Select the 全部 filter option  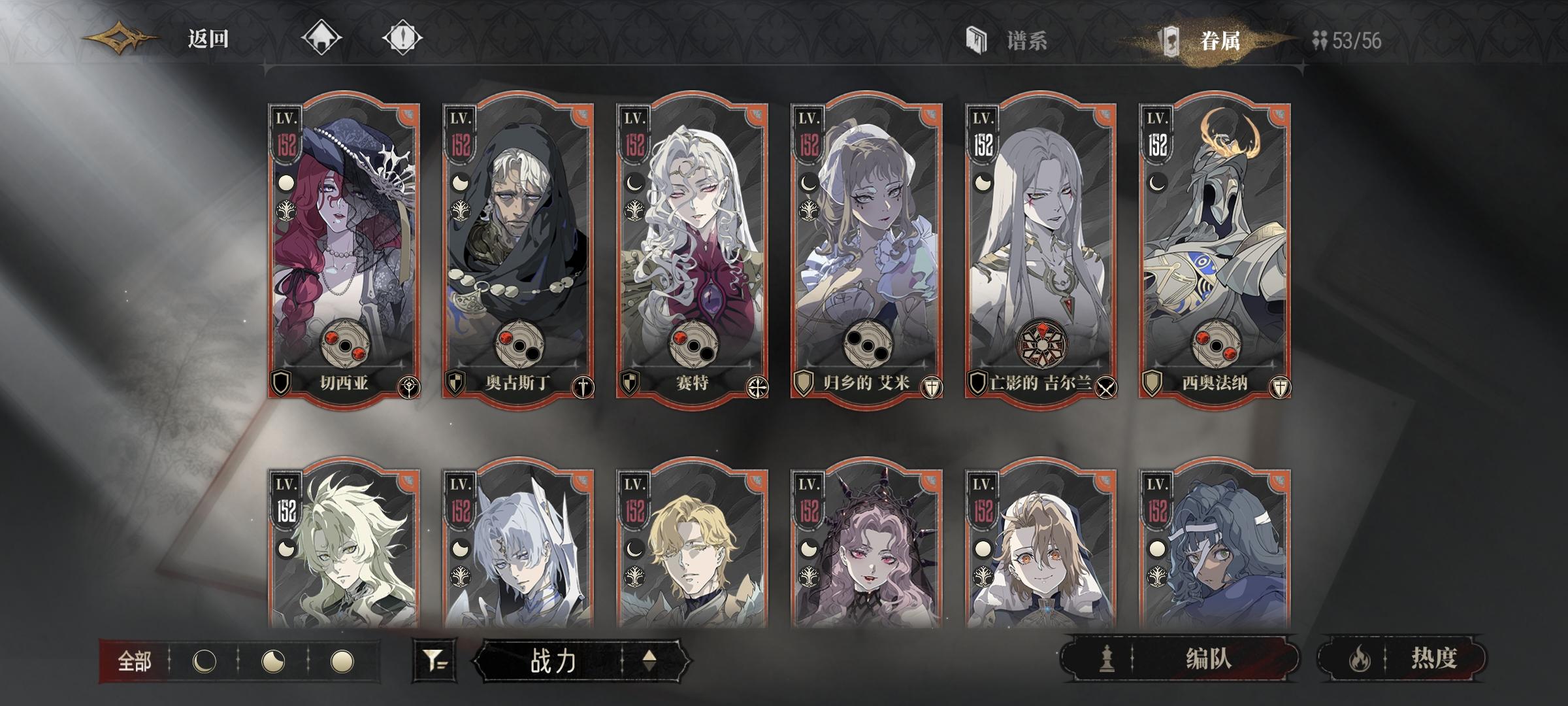133,662
